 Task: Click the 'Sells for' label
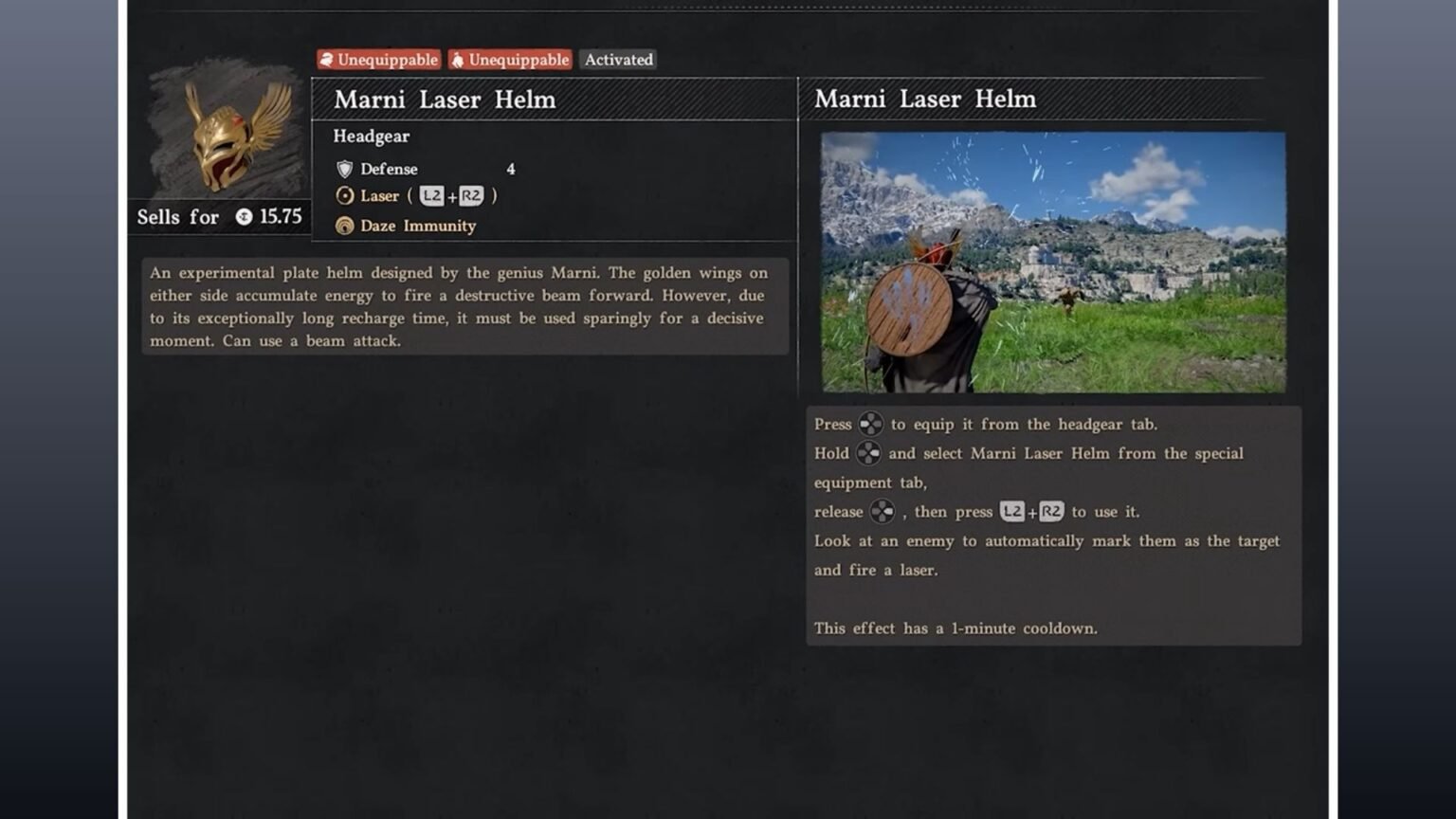[176, 217]
